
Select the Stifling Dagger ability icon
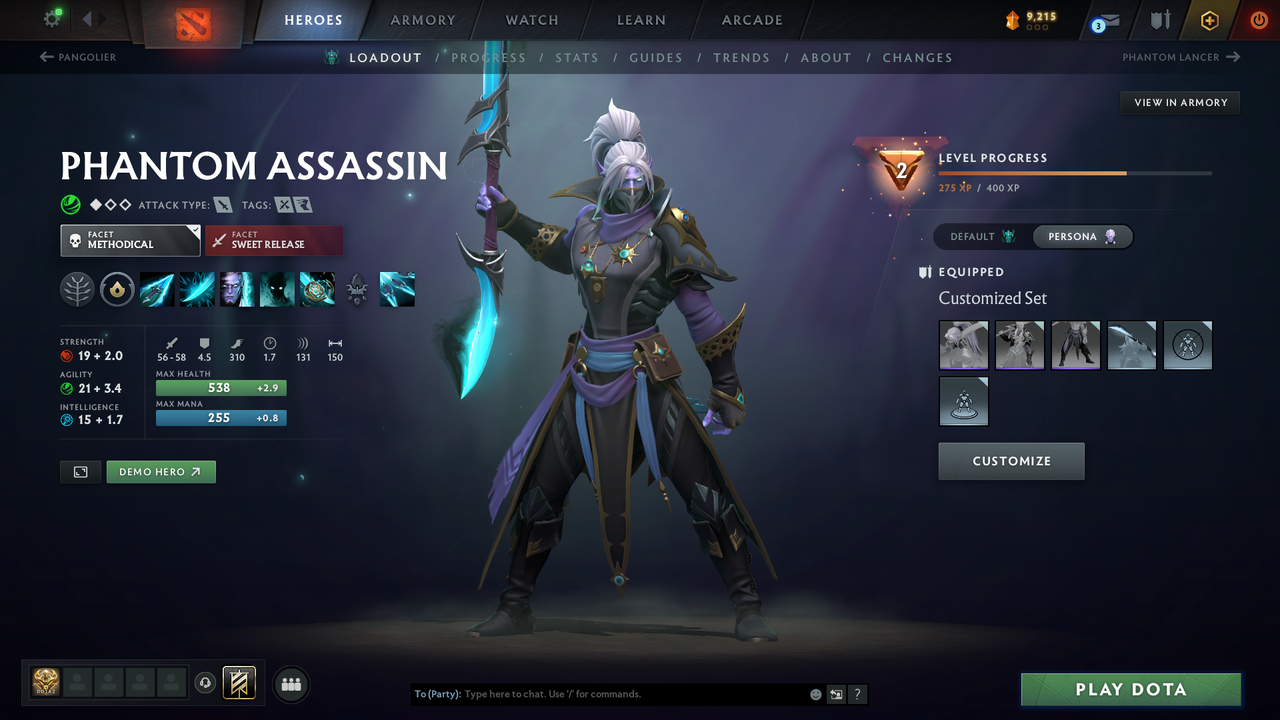coord(157,289)
